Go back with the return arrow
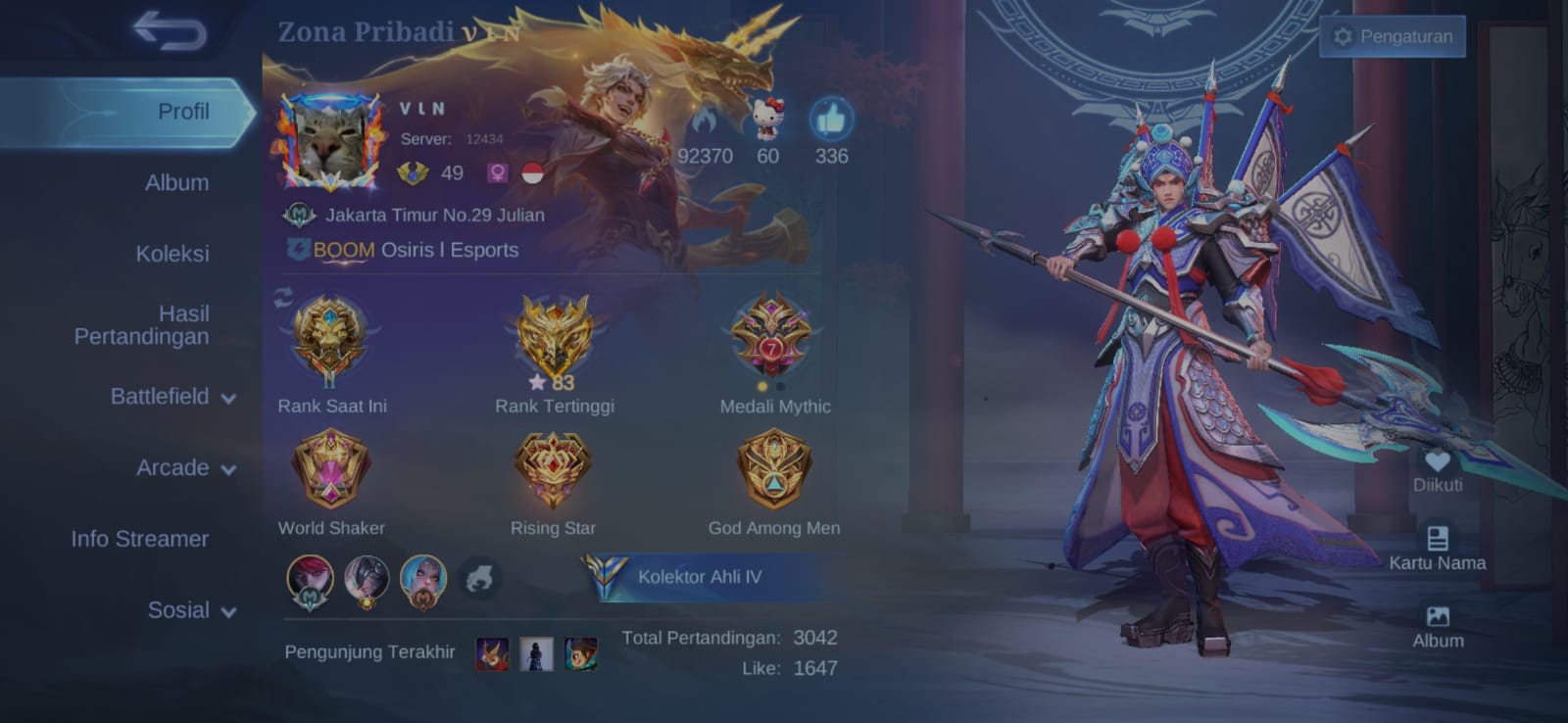This screenshot has height=723, width=1568. pos(171,30)
